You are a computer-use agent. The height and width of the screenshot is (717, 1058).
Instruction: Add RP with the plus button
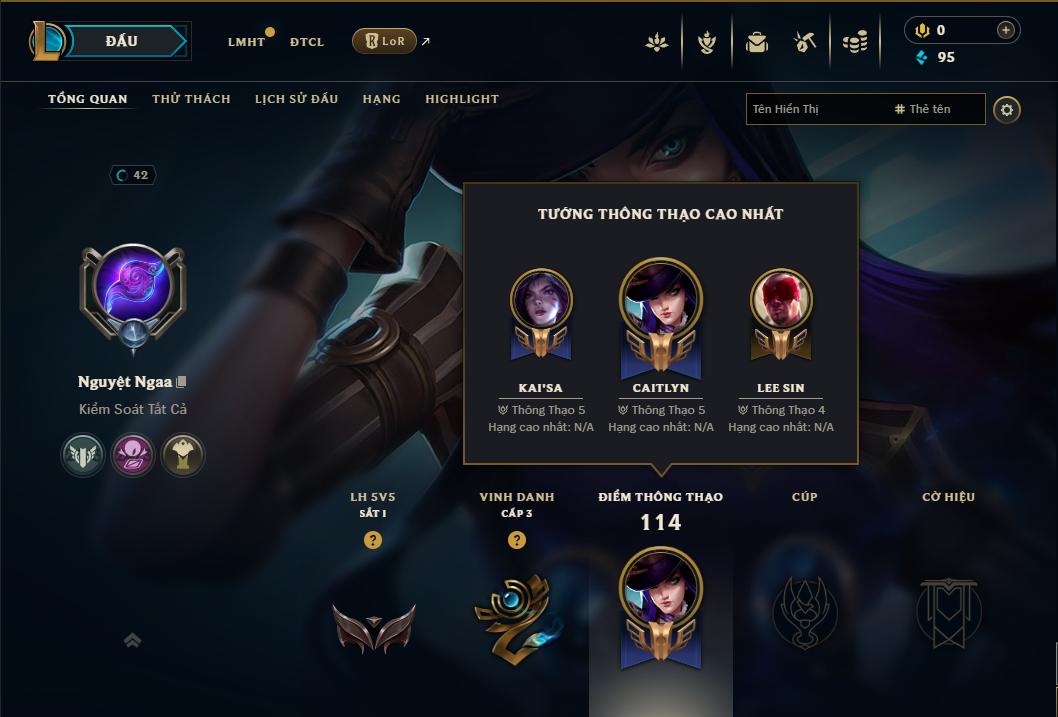pos(1005,30)
